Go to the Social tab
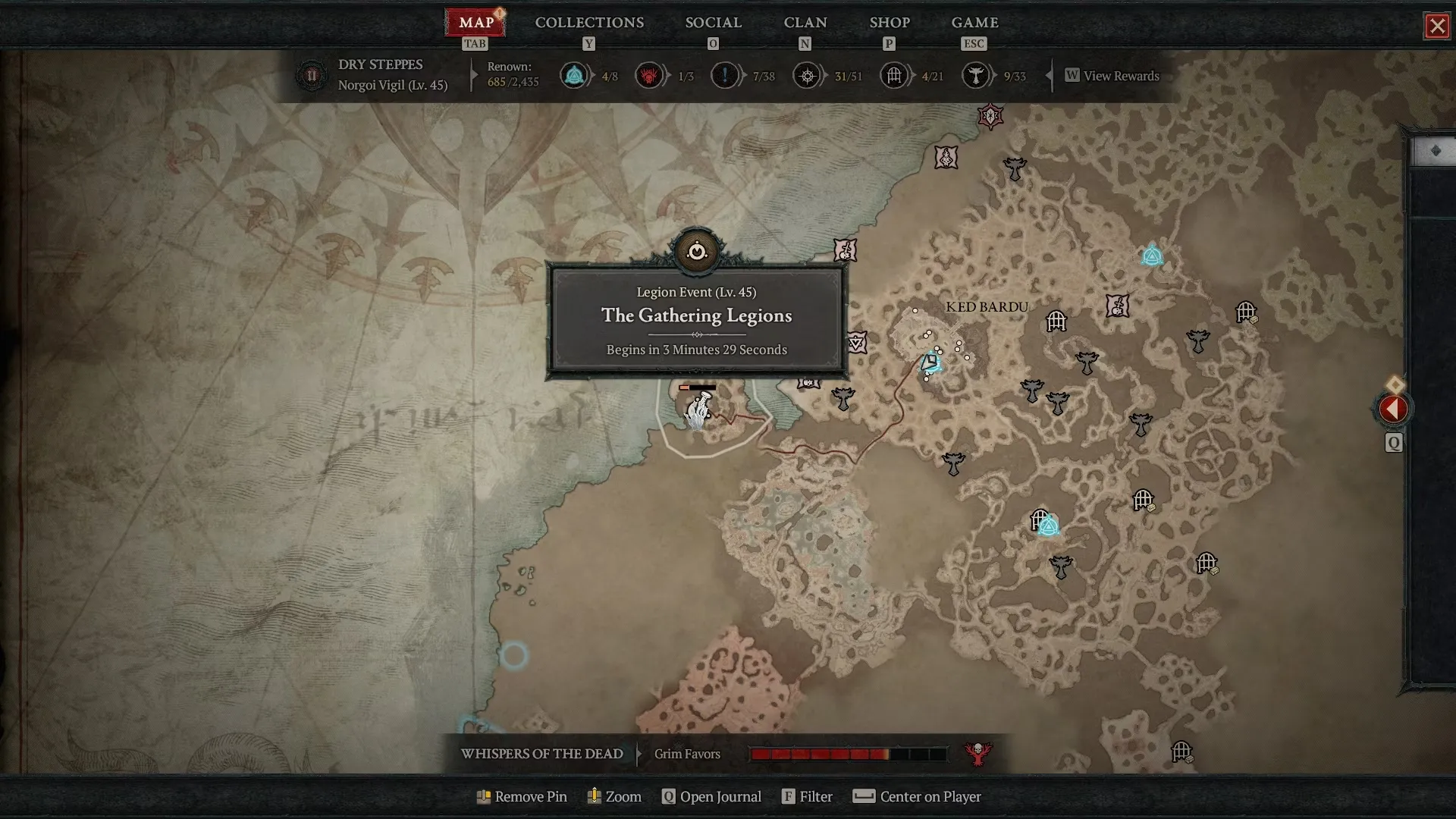Viewport: 1456px width, 819px height. point(713,23)
